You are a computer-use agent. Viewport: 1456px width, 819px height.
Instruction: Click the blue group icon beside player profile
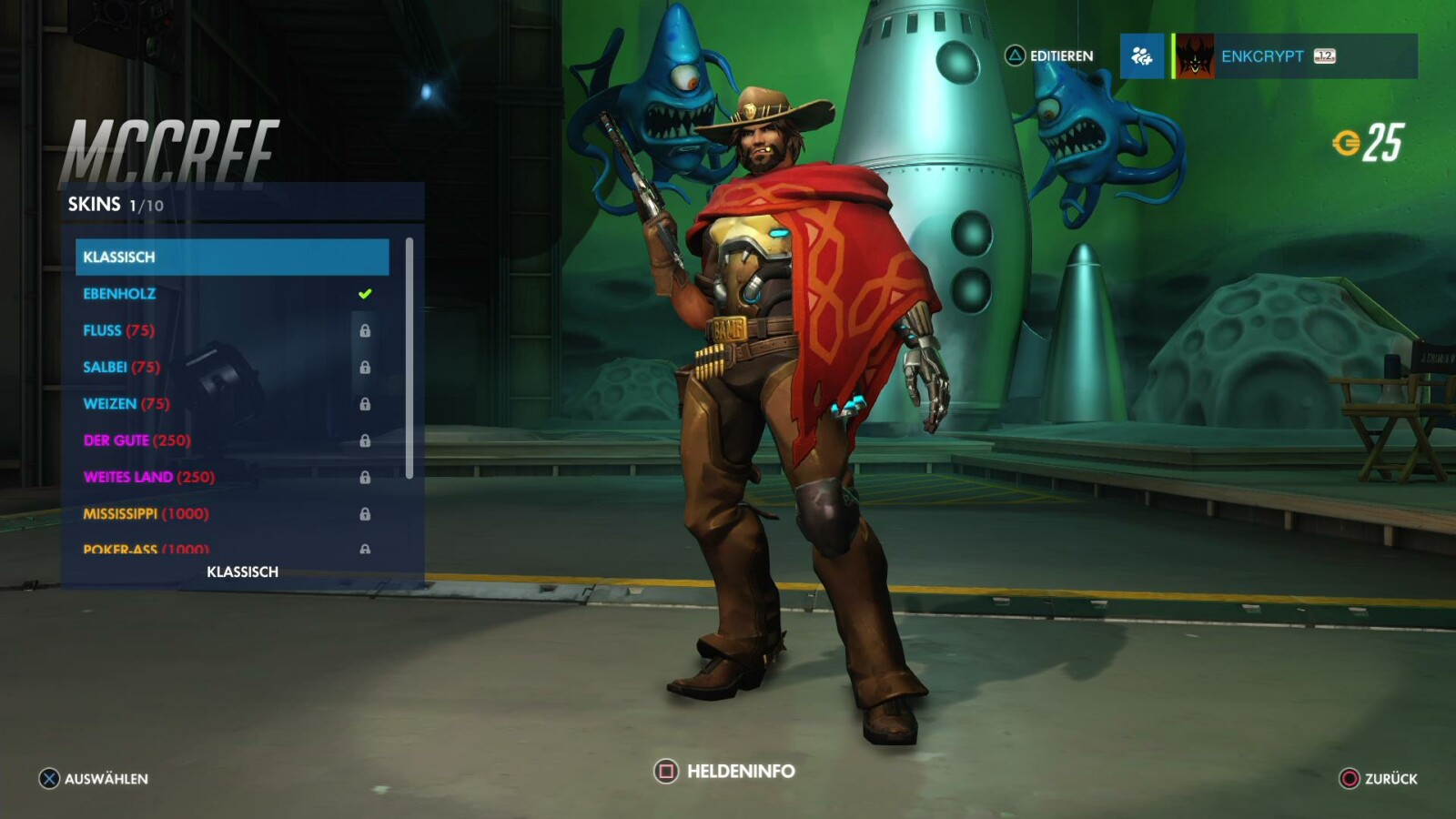[1141, 56]
